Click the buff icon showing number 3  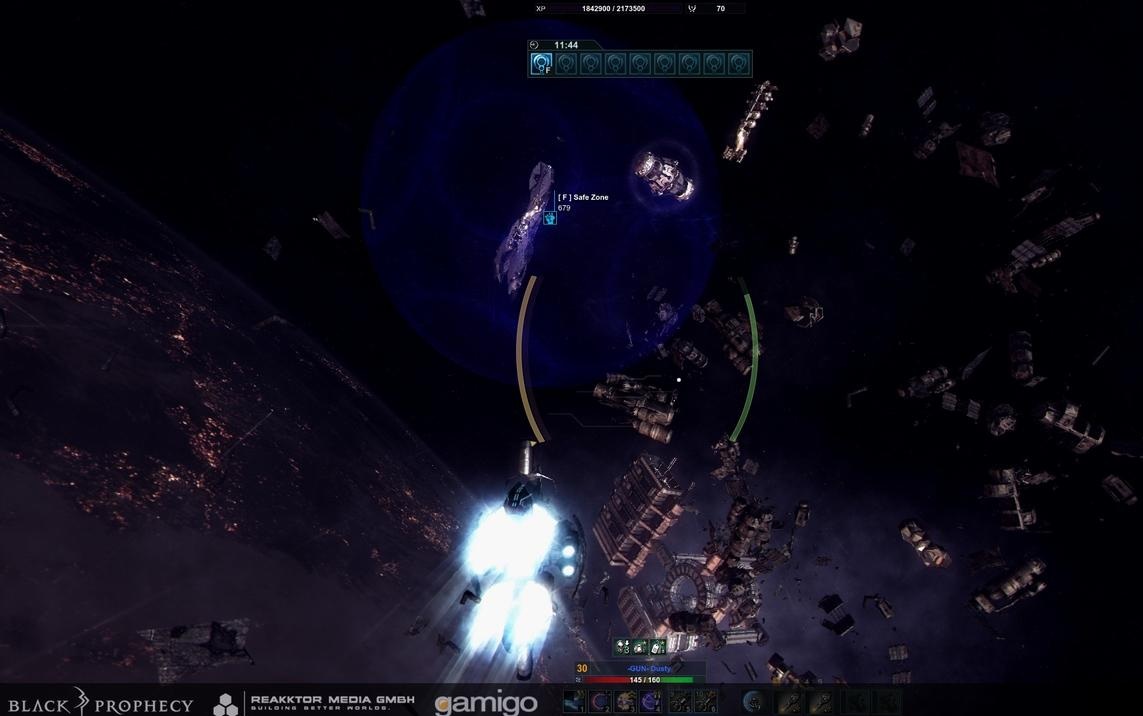623,647
